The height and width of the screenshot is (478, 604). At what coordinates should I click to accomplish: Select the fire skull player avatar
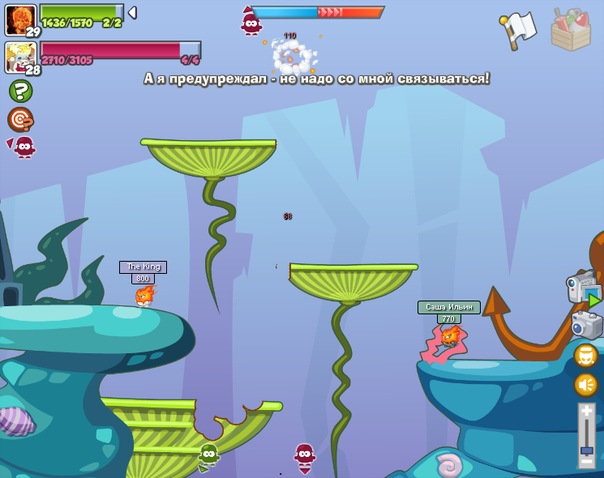20,17
